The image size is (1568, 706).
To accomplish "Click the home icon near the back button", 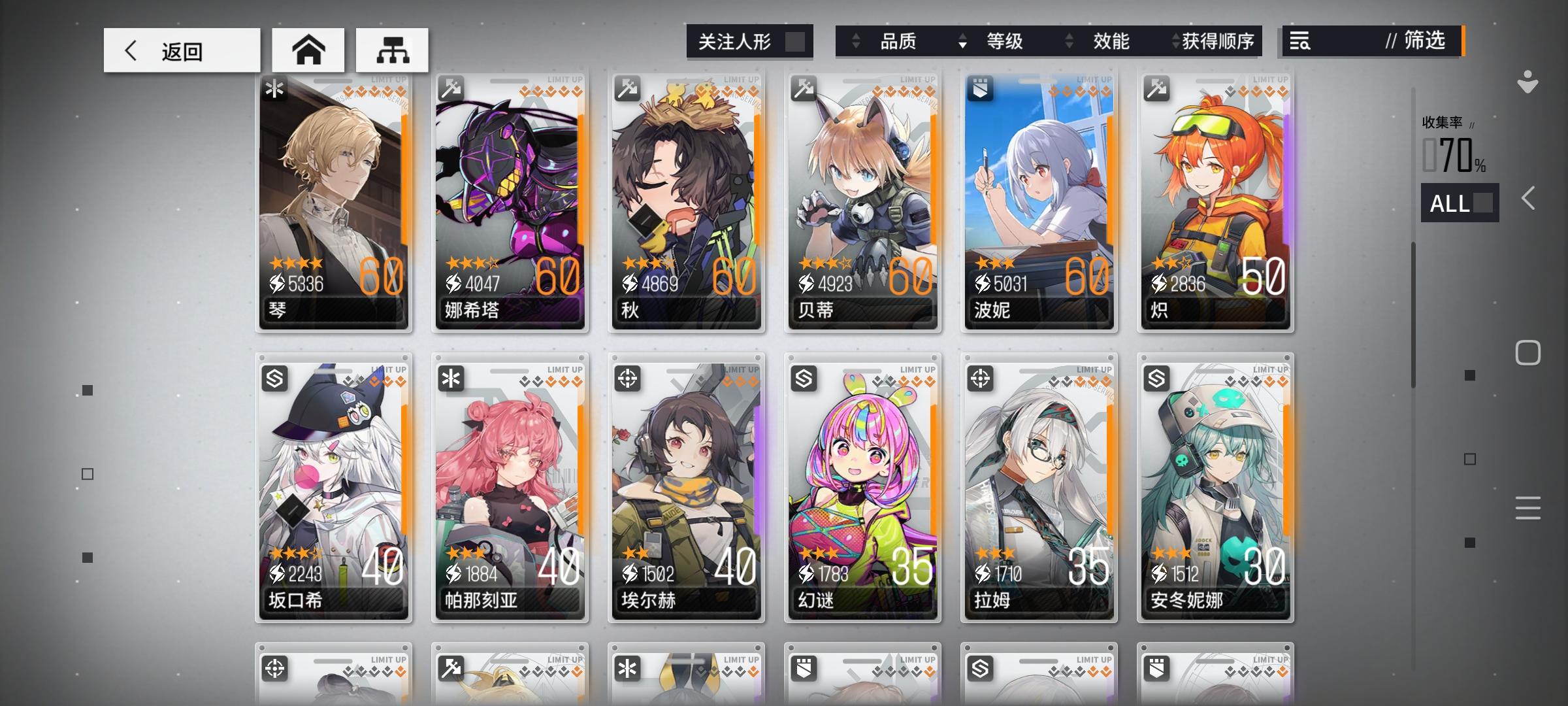I will (x=308, y=50).
